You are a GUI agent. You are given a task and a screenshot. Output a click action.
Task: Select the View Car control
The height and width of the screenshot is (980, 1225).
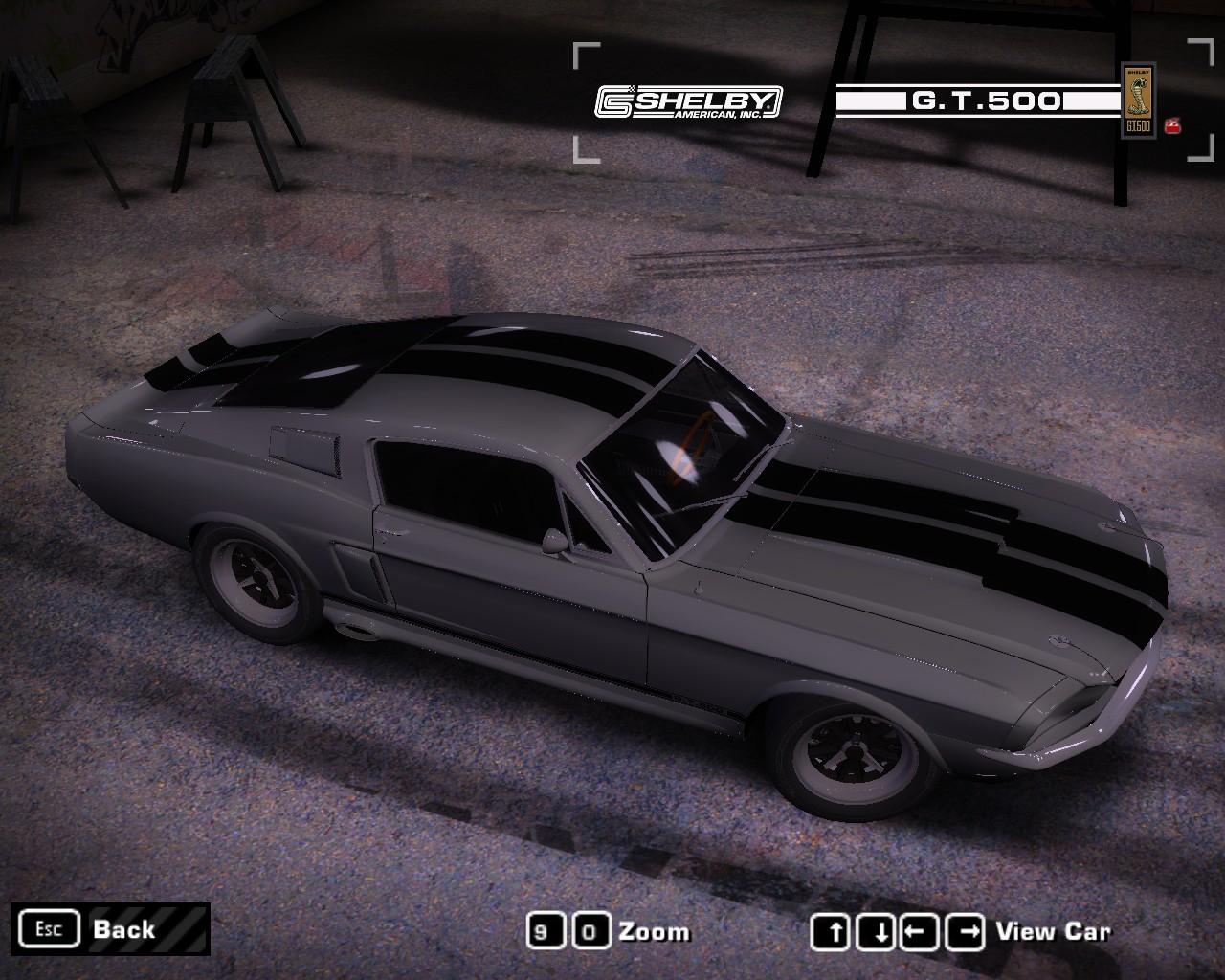coord(1053,931)
